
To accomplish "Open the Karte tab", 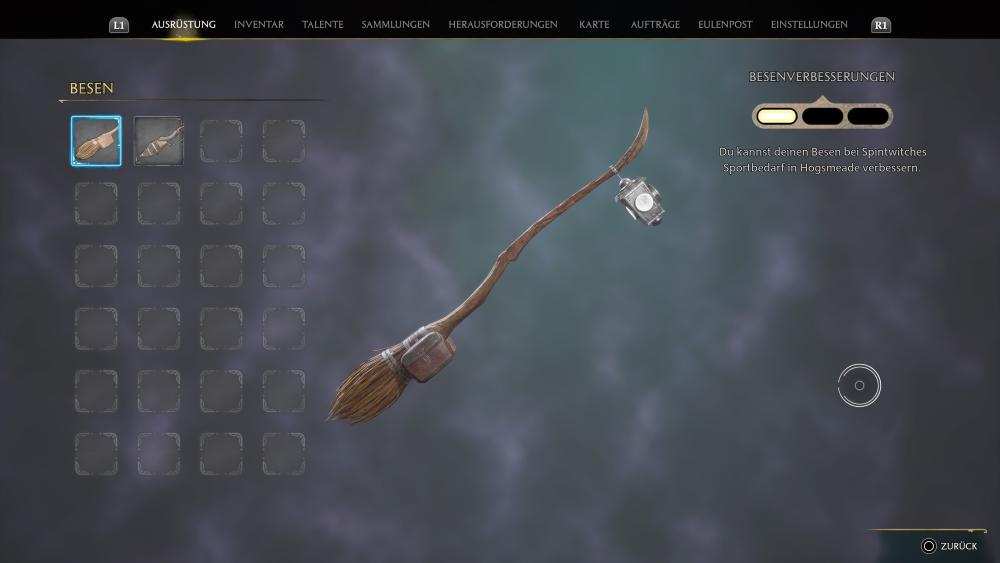I will 594,24.
